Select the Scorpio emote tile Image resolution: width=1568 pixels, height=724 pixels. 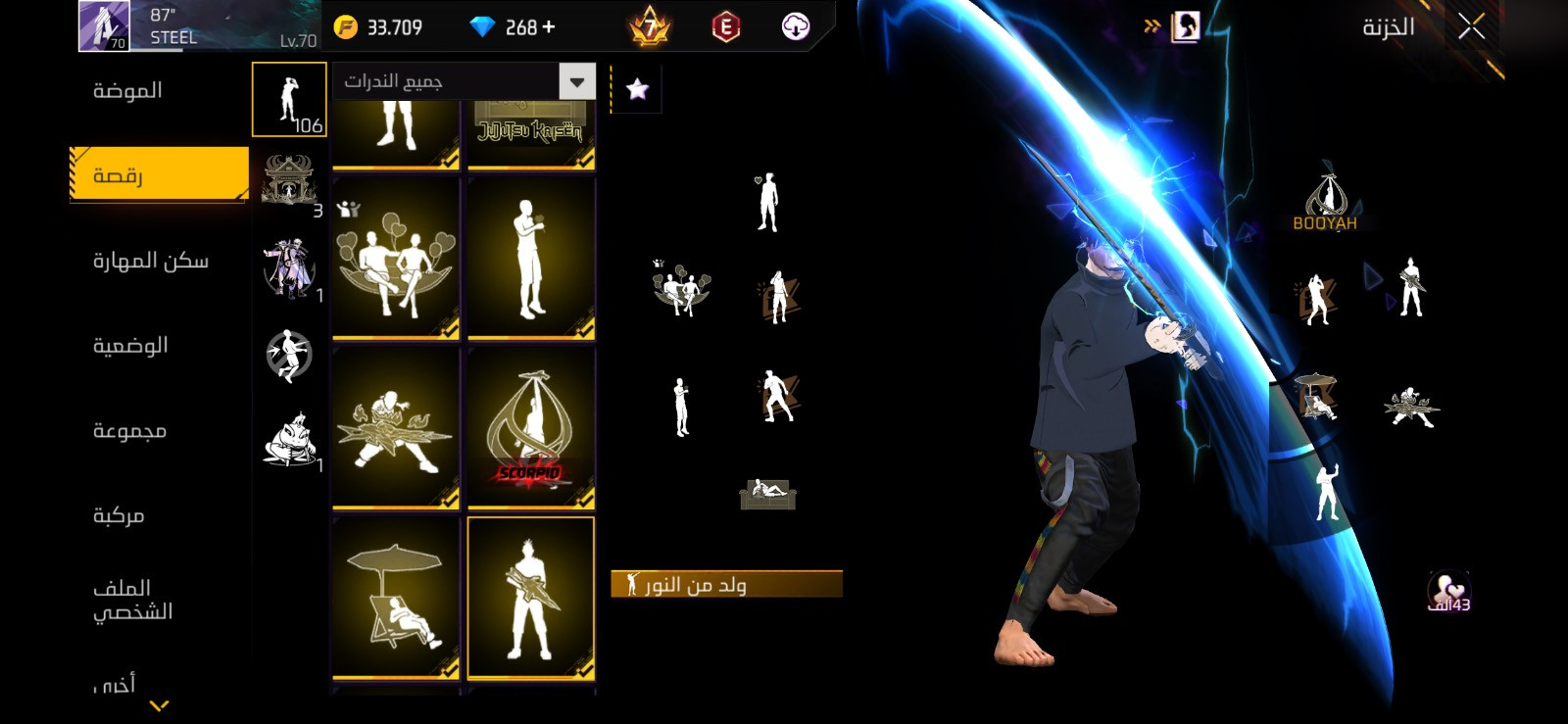531,428
